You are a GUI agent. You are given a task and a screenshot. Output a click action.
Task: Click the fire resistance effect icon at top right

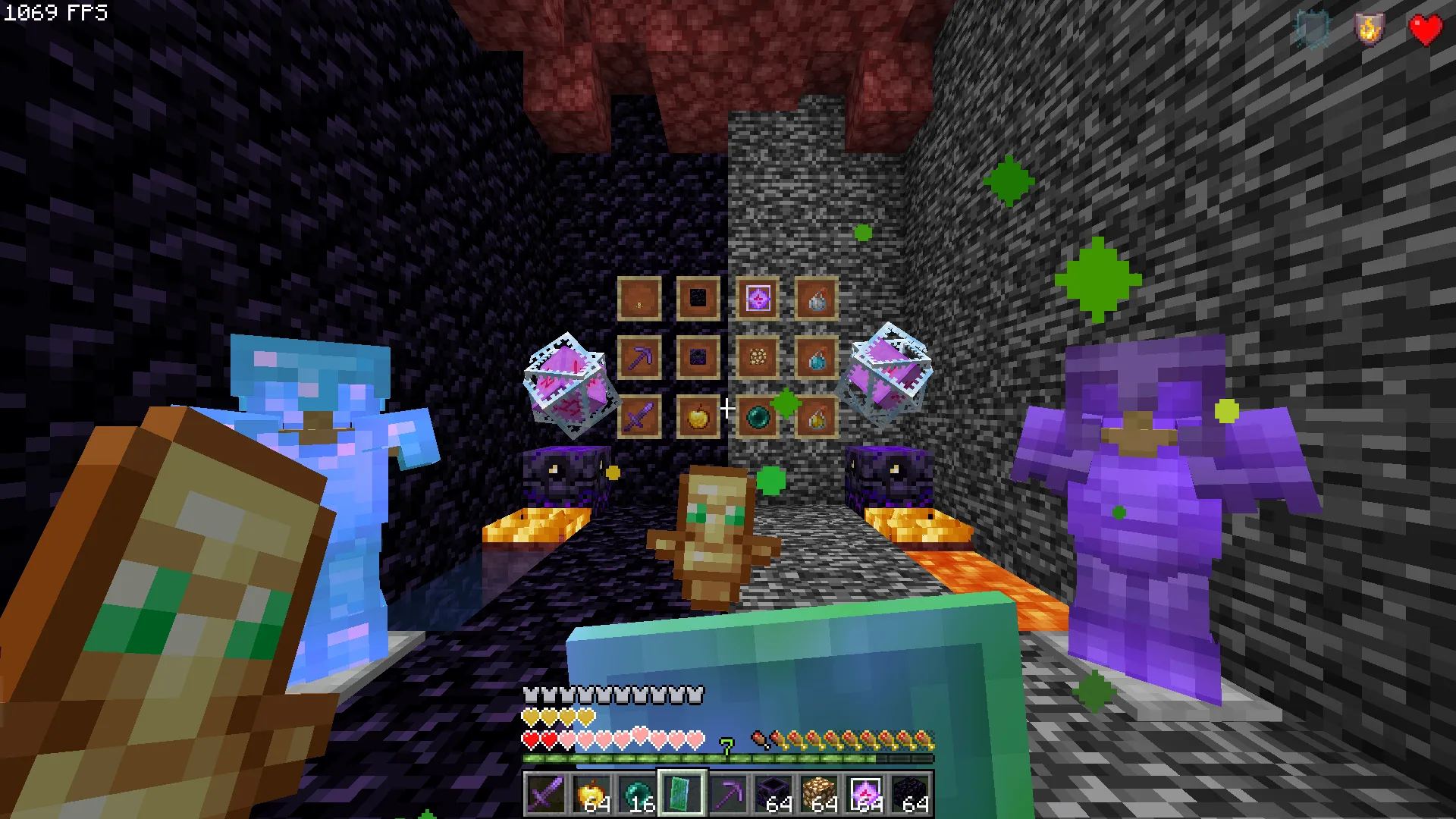(1370, 30)
